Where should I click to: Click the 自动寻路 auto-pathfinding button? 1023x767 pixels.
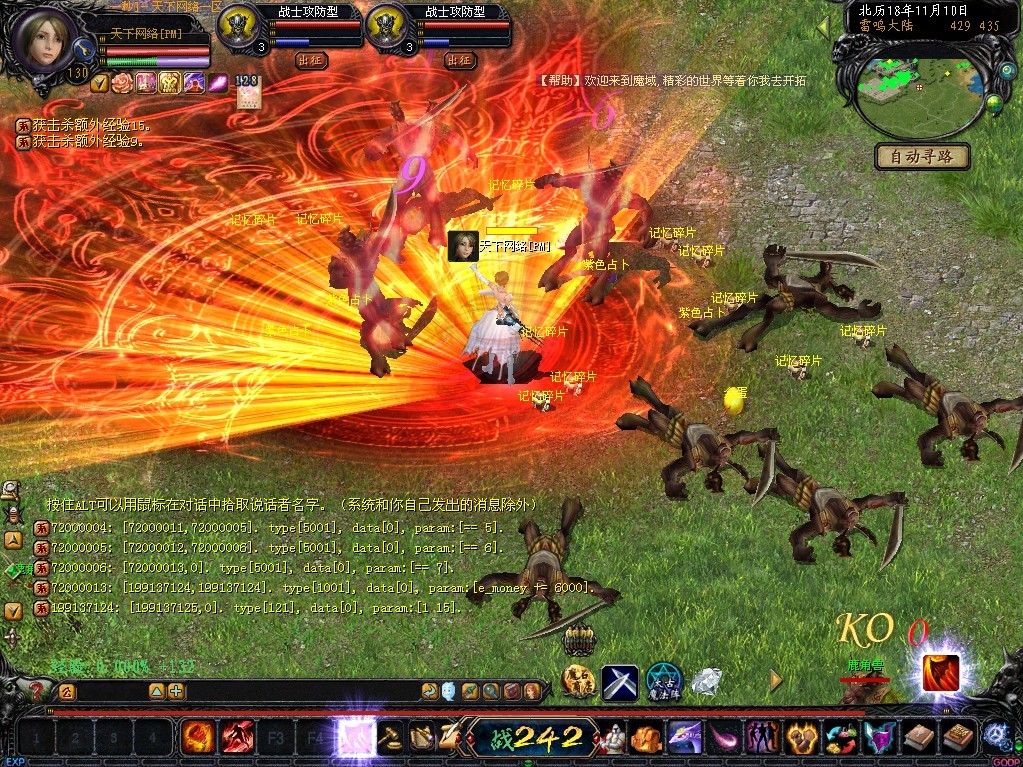[x=922, y=156]
